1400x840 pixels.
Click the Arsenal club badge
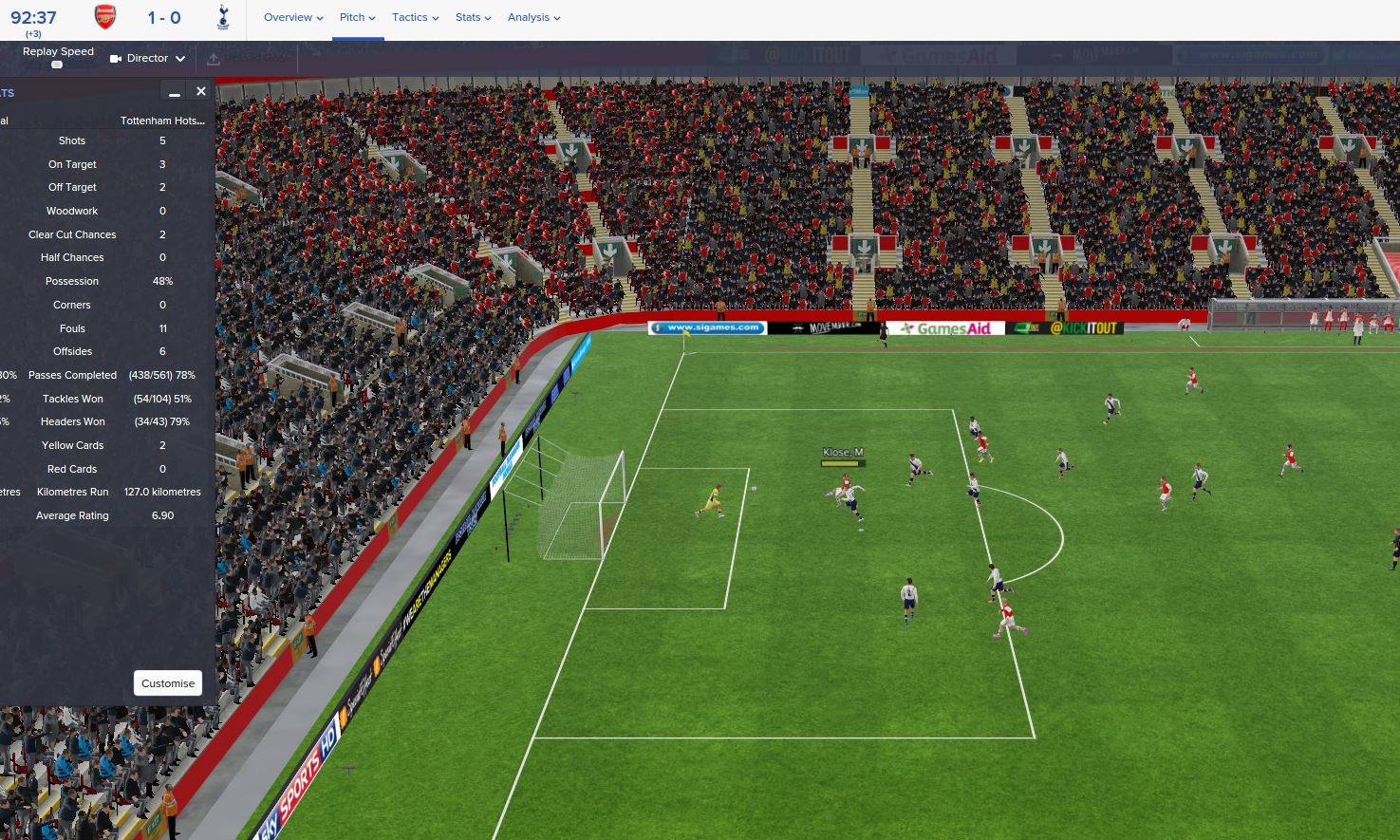(105, 17)
